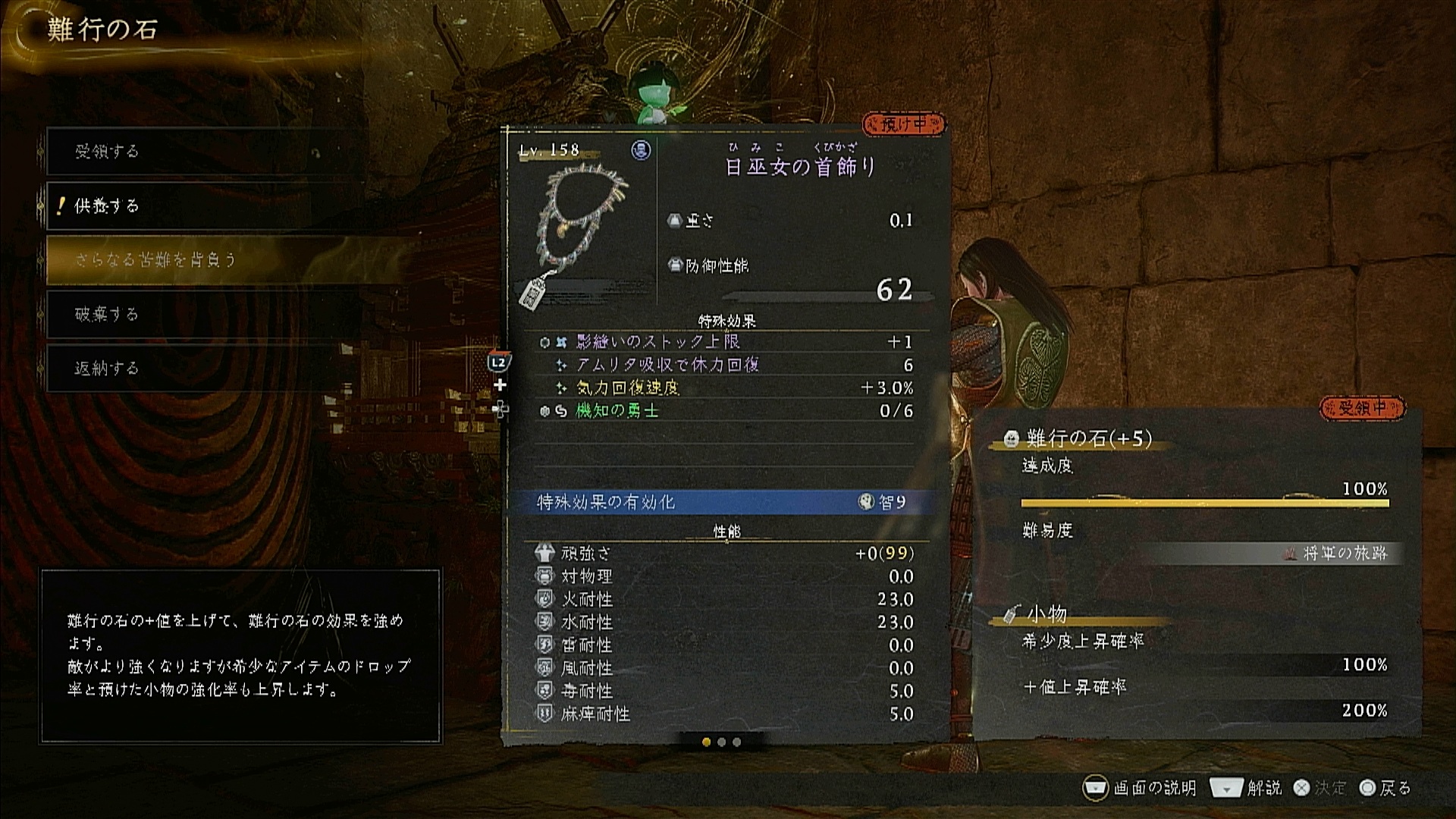Select the アムリタ吸収で体力回復 effect row
1456x819 pixels.
coord(726,365)
